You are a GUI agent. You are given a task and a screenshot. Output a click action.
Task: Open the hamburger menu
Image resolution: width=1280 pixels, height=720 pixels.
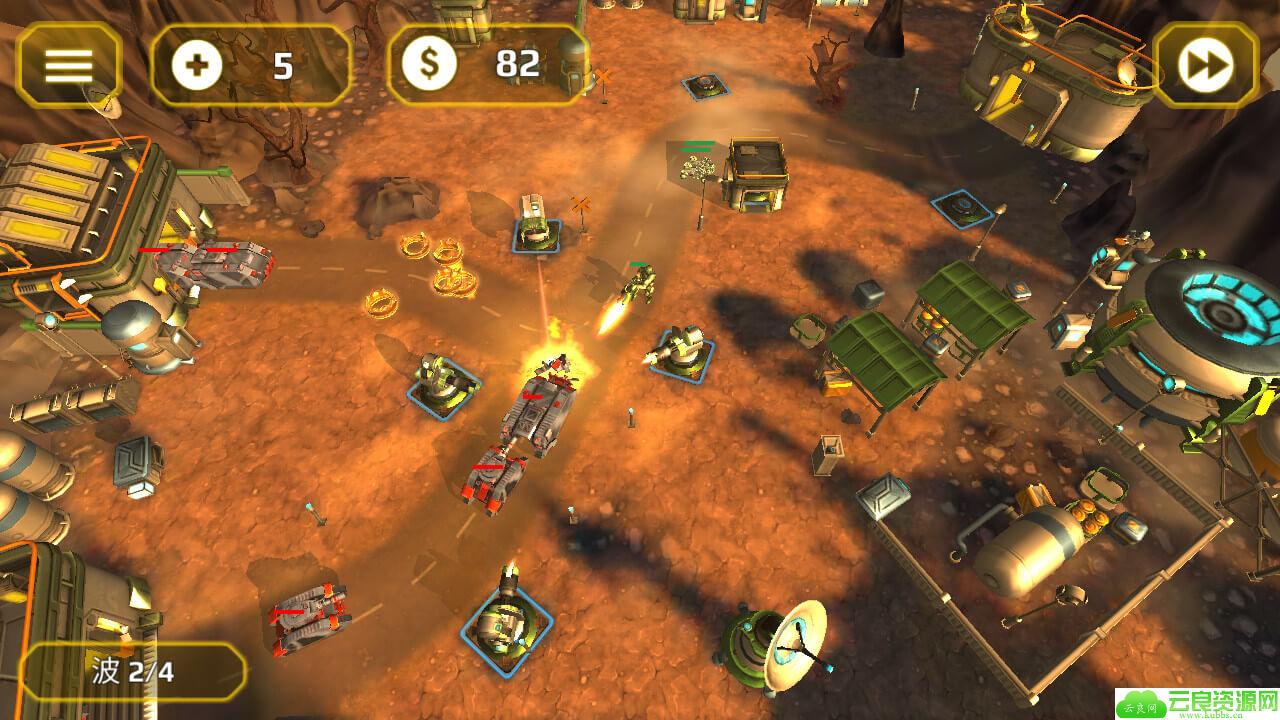coord(68,66)
